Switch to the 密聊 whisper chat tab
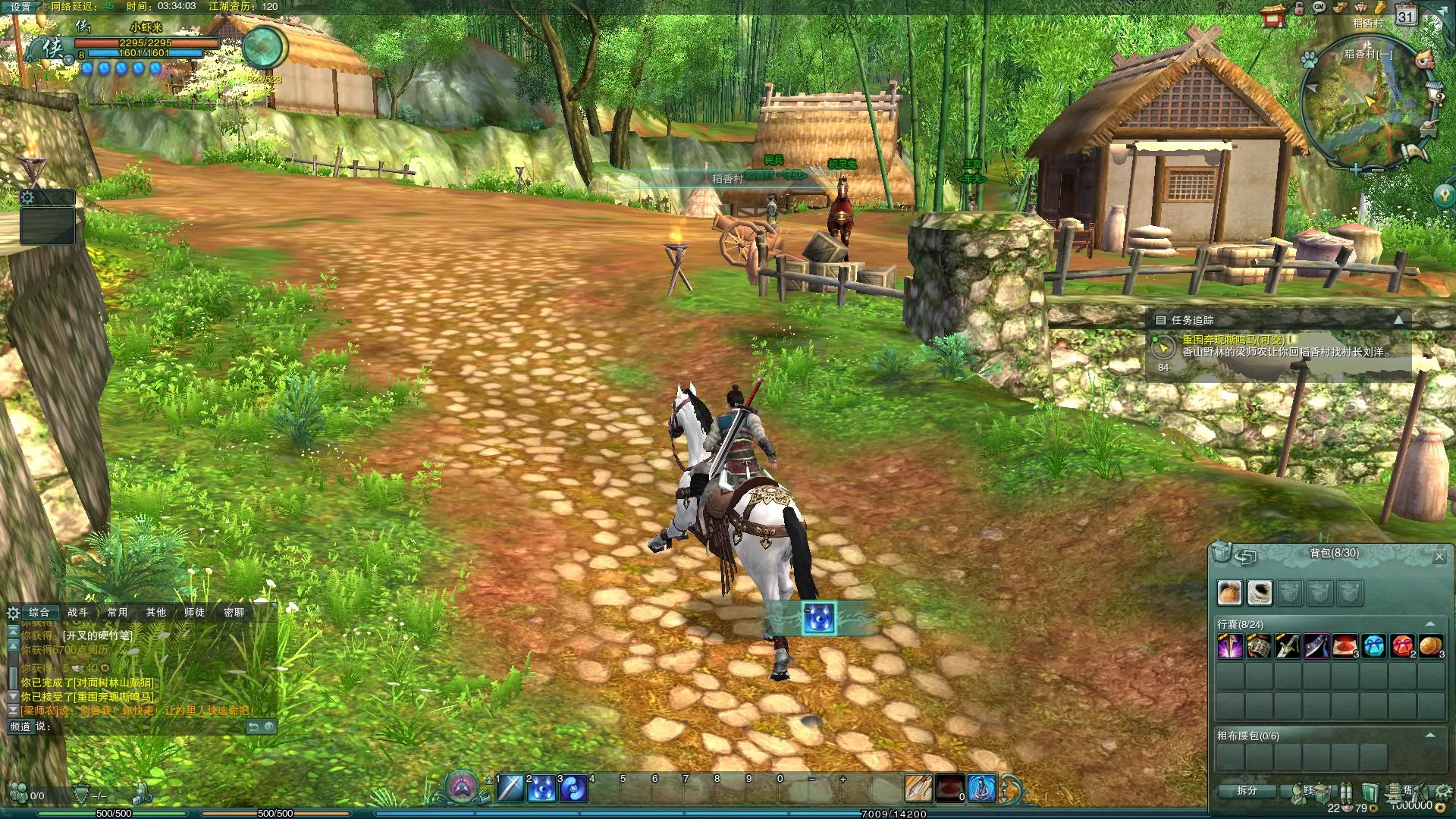This screenshot has height=819, width=1456. point(234,612)
